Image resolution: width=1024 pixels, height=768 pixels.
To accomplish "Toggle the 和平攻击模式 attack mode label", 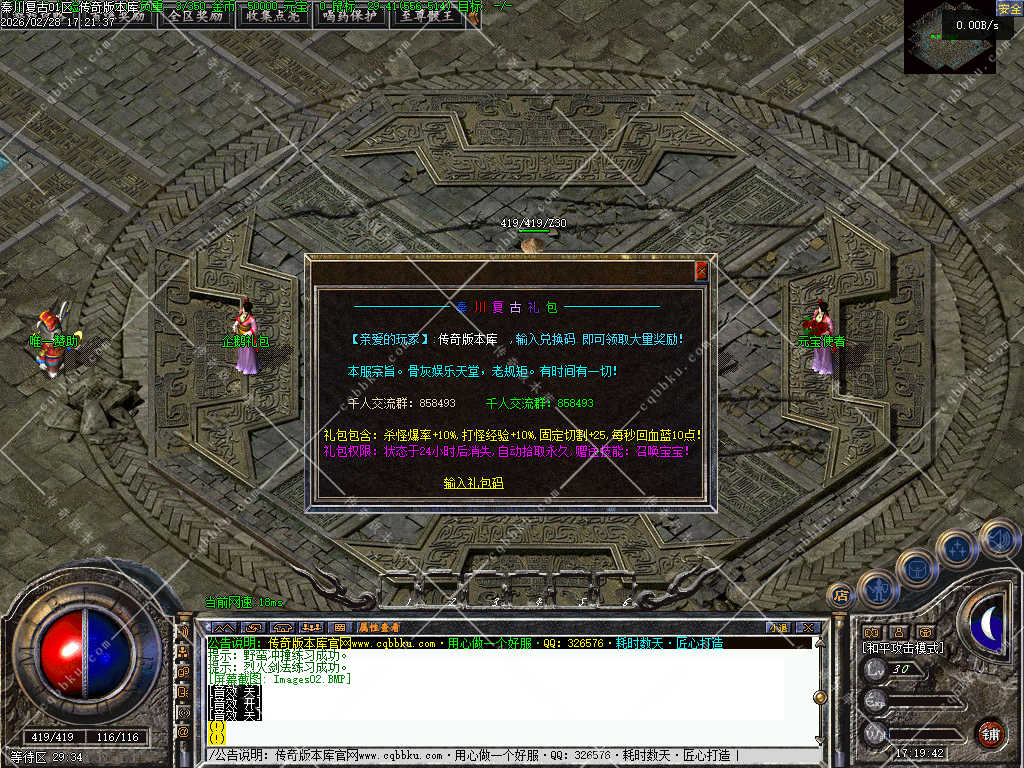I will (902, 648).
